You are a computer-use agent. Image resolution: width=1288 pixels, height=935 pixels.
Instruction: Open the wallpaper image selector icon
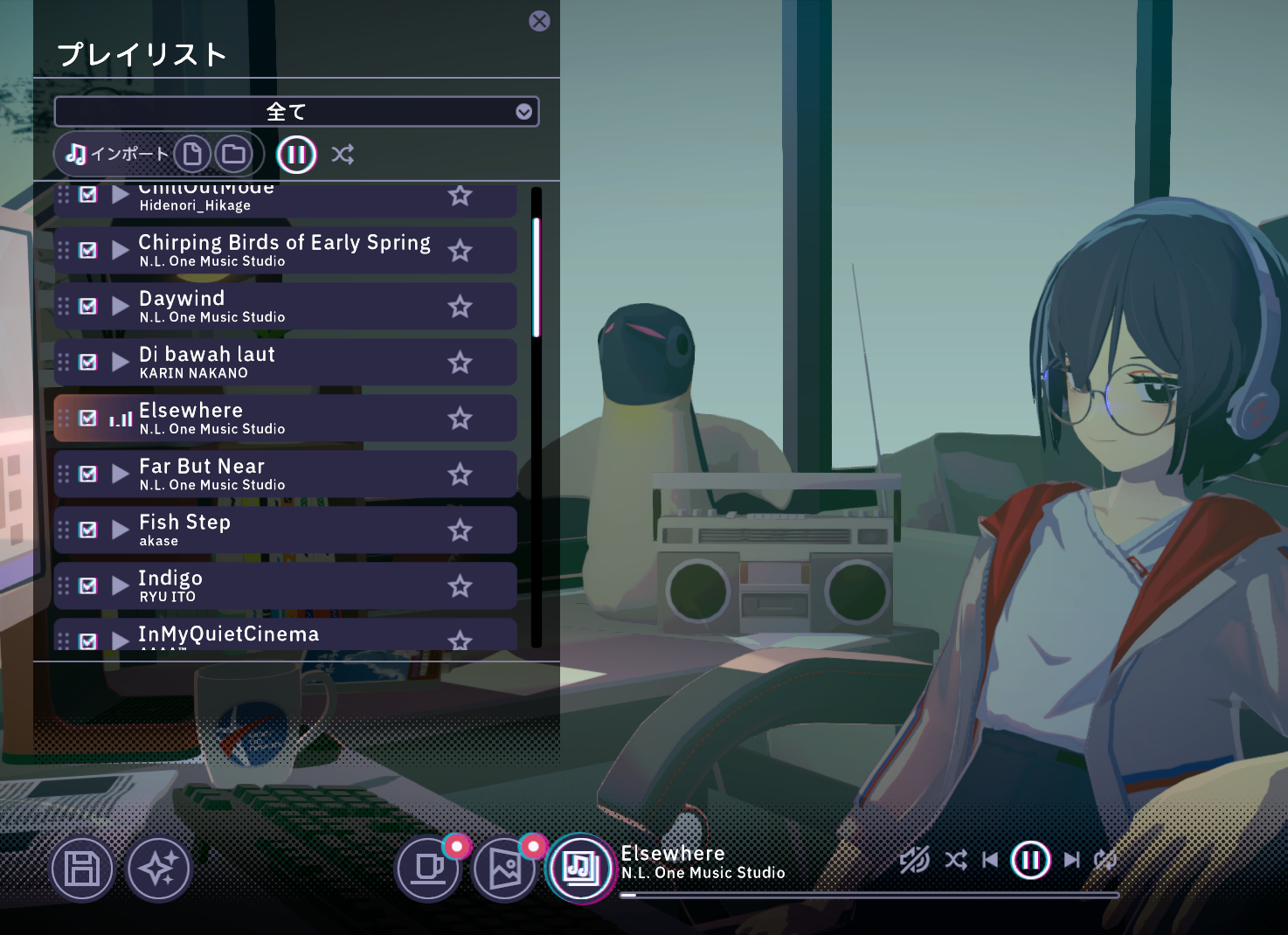[505, 869]
